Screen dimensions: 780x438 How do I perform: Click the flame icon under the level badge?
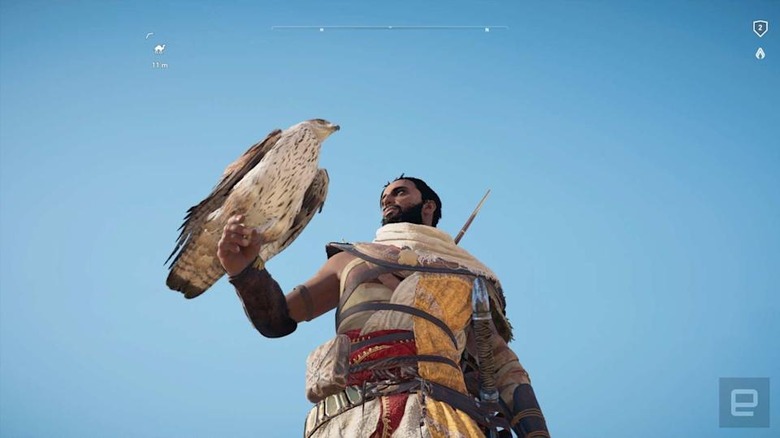[x=760, y=53]
